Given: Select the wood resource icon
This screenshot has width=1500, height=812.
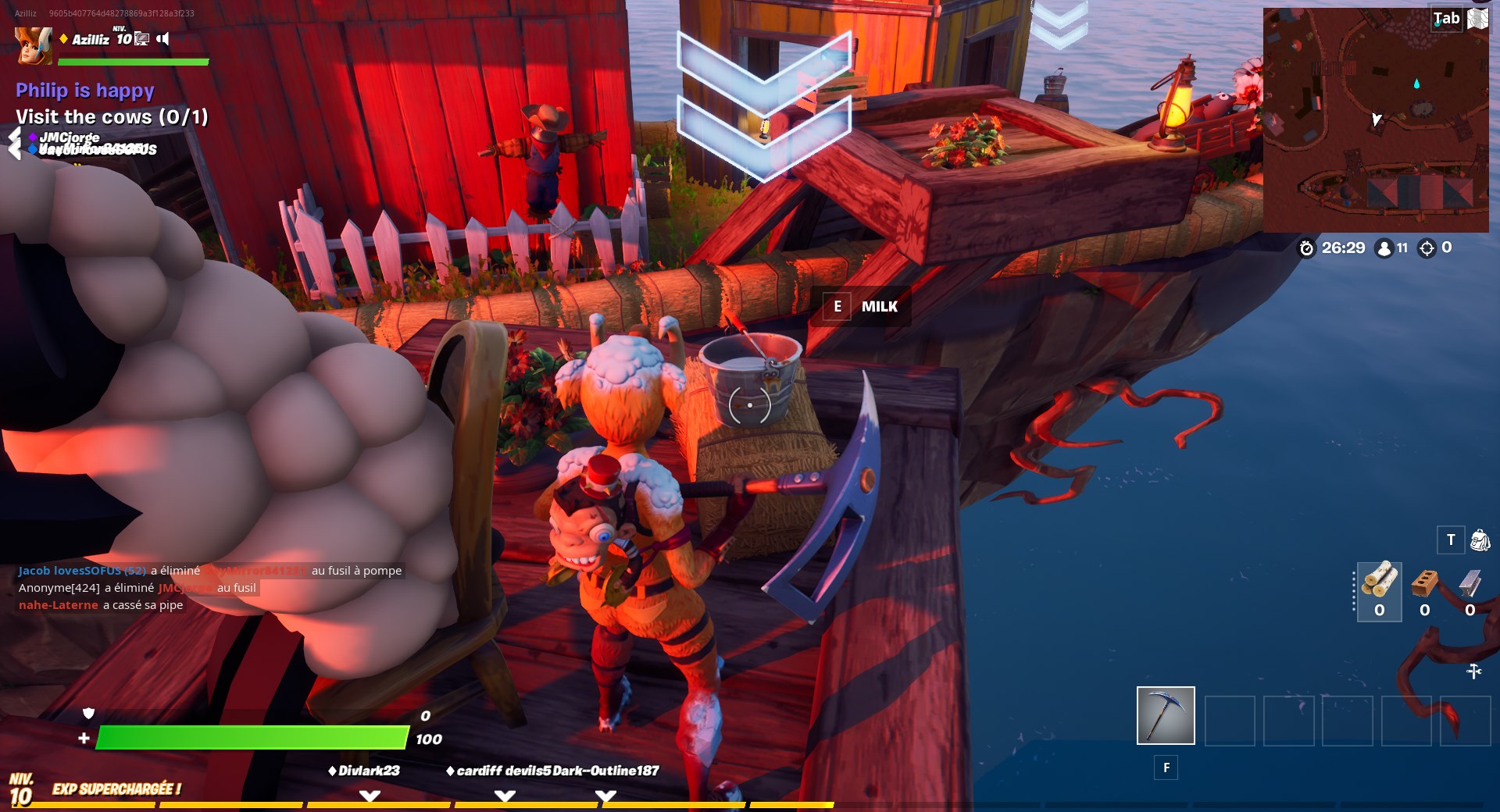Looking at the screenshot, I should click(1380, 579).
